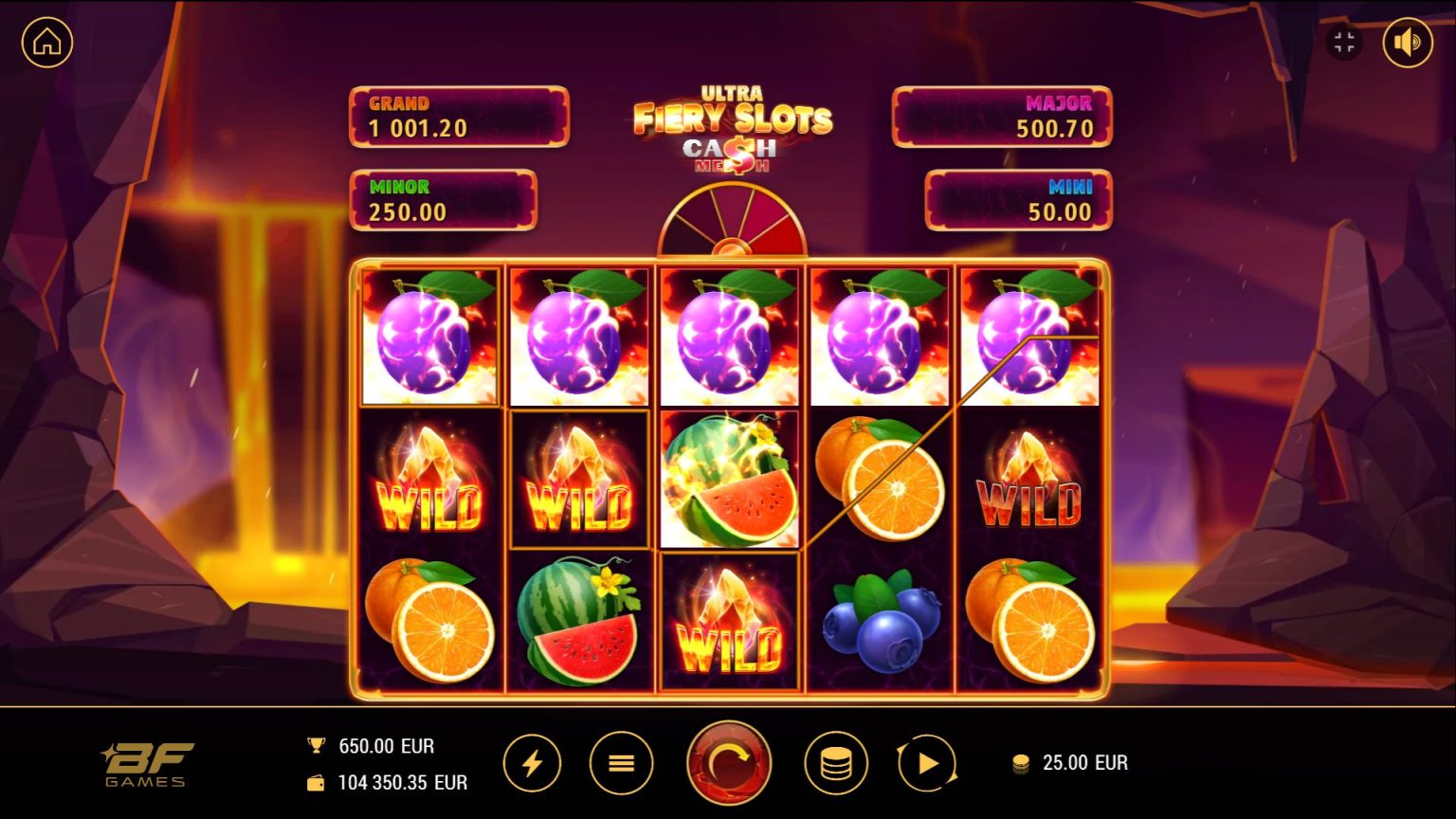Select the MINOR jackpot showing 250.00
The image size is (1456, 819).
point(443,200)
